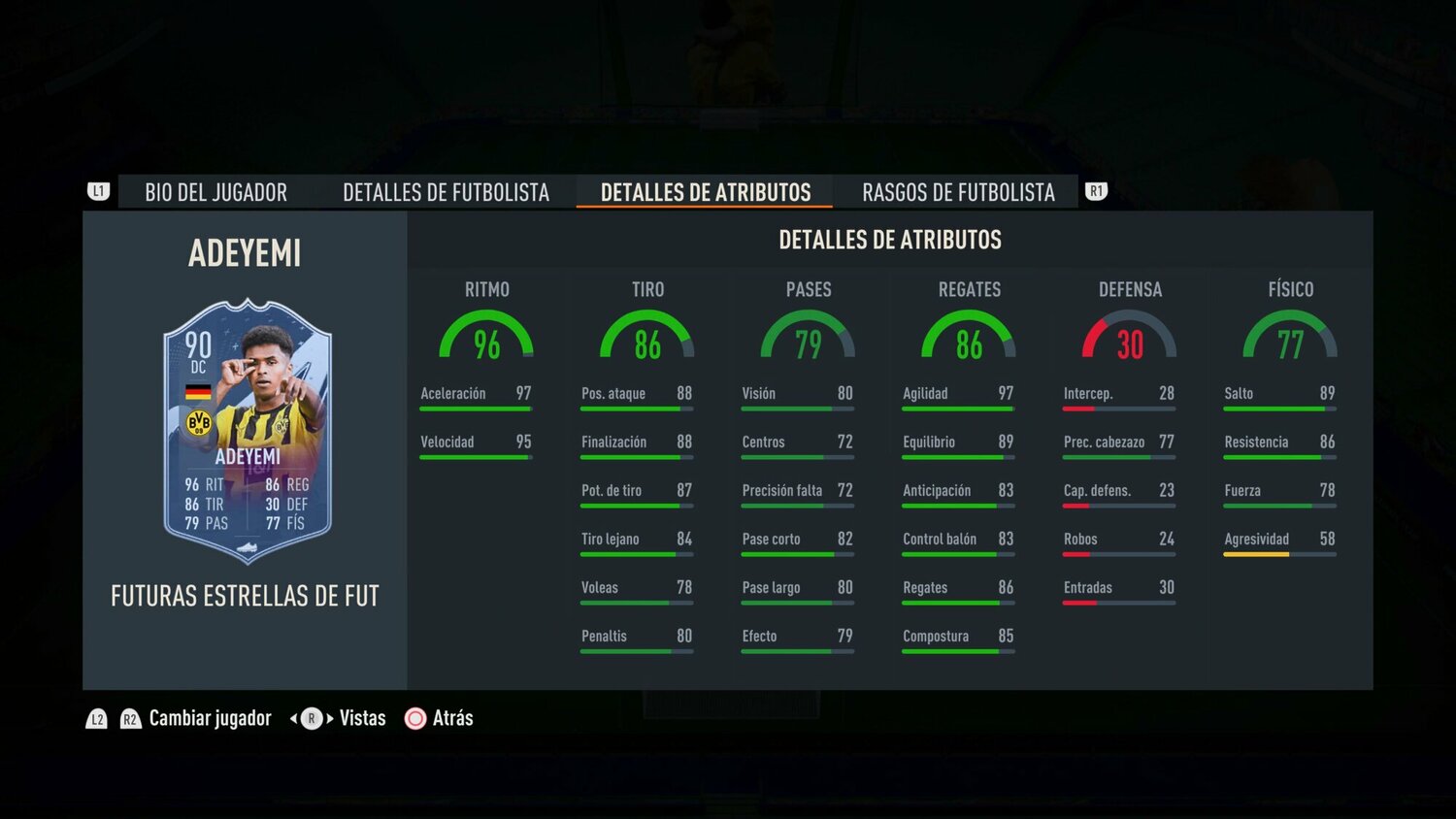
Task: Open the Rasgos de futbolista tab
Action: click(957, 192)
